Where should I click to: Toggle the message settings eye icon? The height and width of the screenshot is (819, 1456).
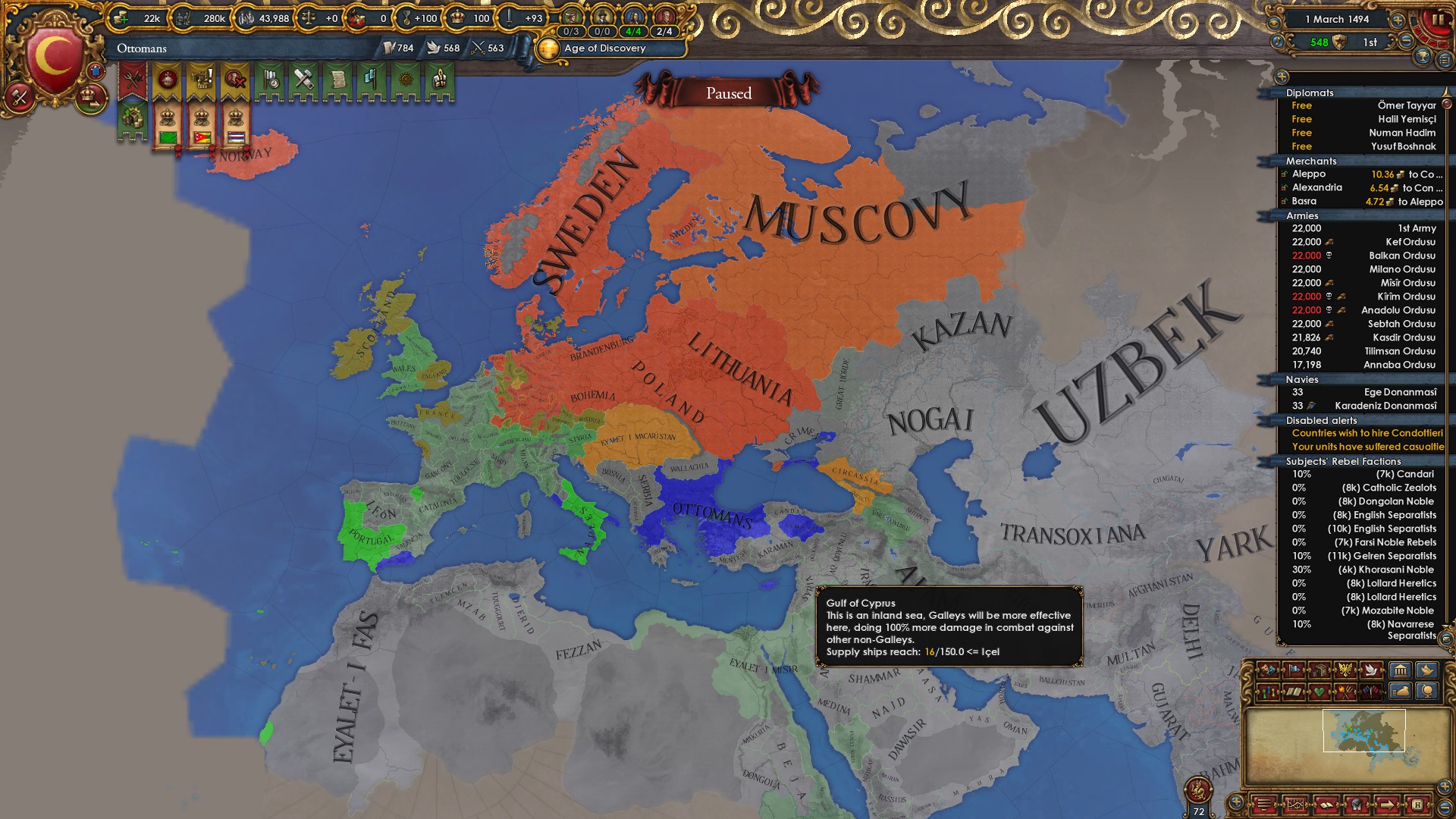[1274, 23]
